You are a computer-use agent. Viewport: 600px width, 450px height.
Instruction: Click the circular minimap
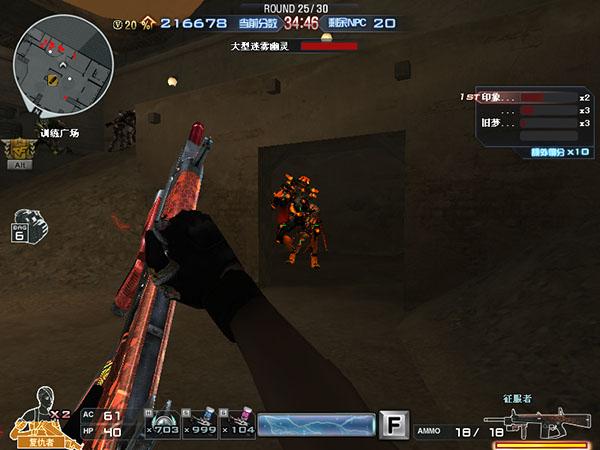[62, 70]
